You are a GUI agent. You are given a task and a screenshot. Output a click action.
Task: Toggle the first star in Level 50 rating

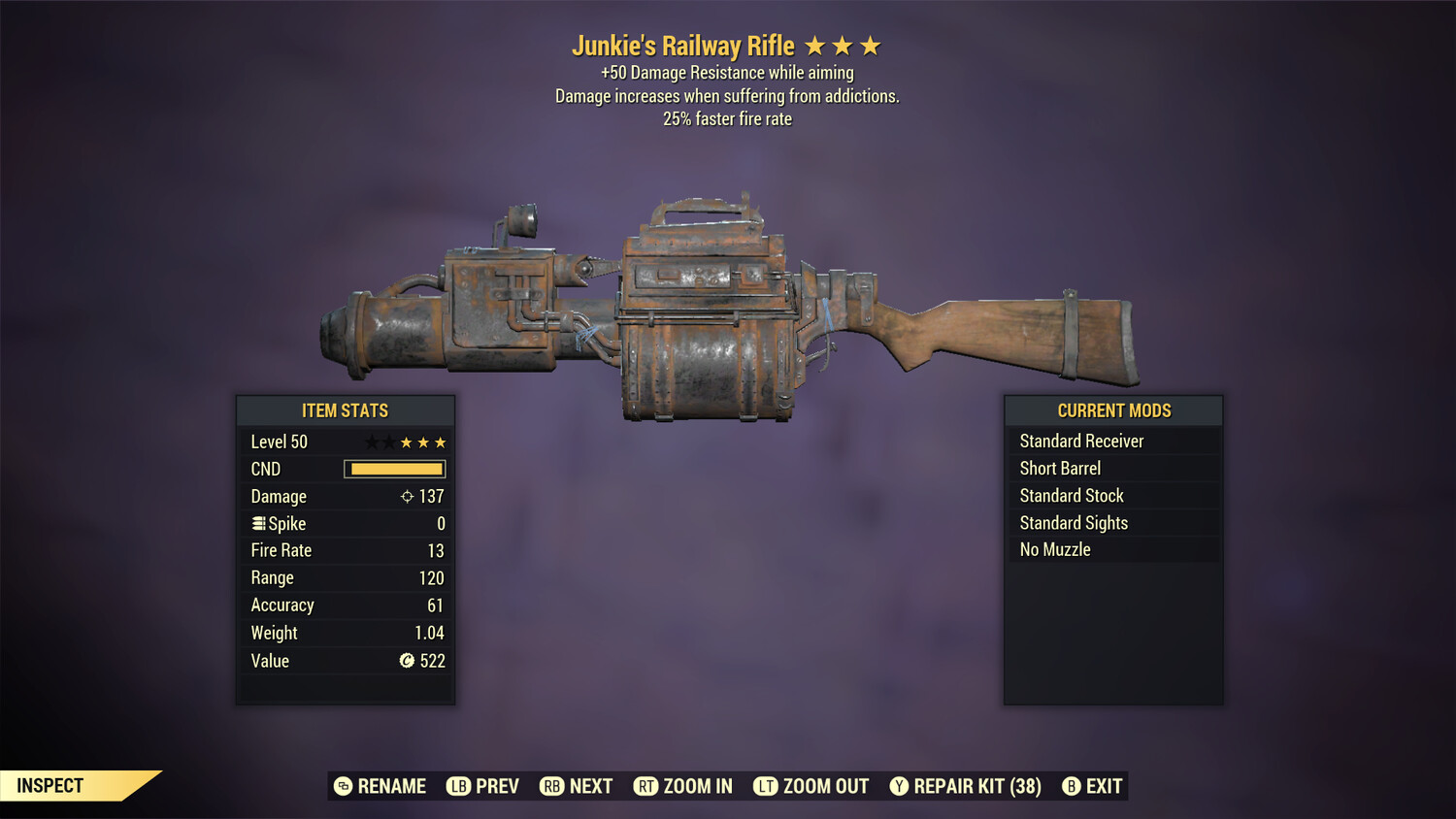[370, 442]
